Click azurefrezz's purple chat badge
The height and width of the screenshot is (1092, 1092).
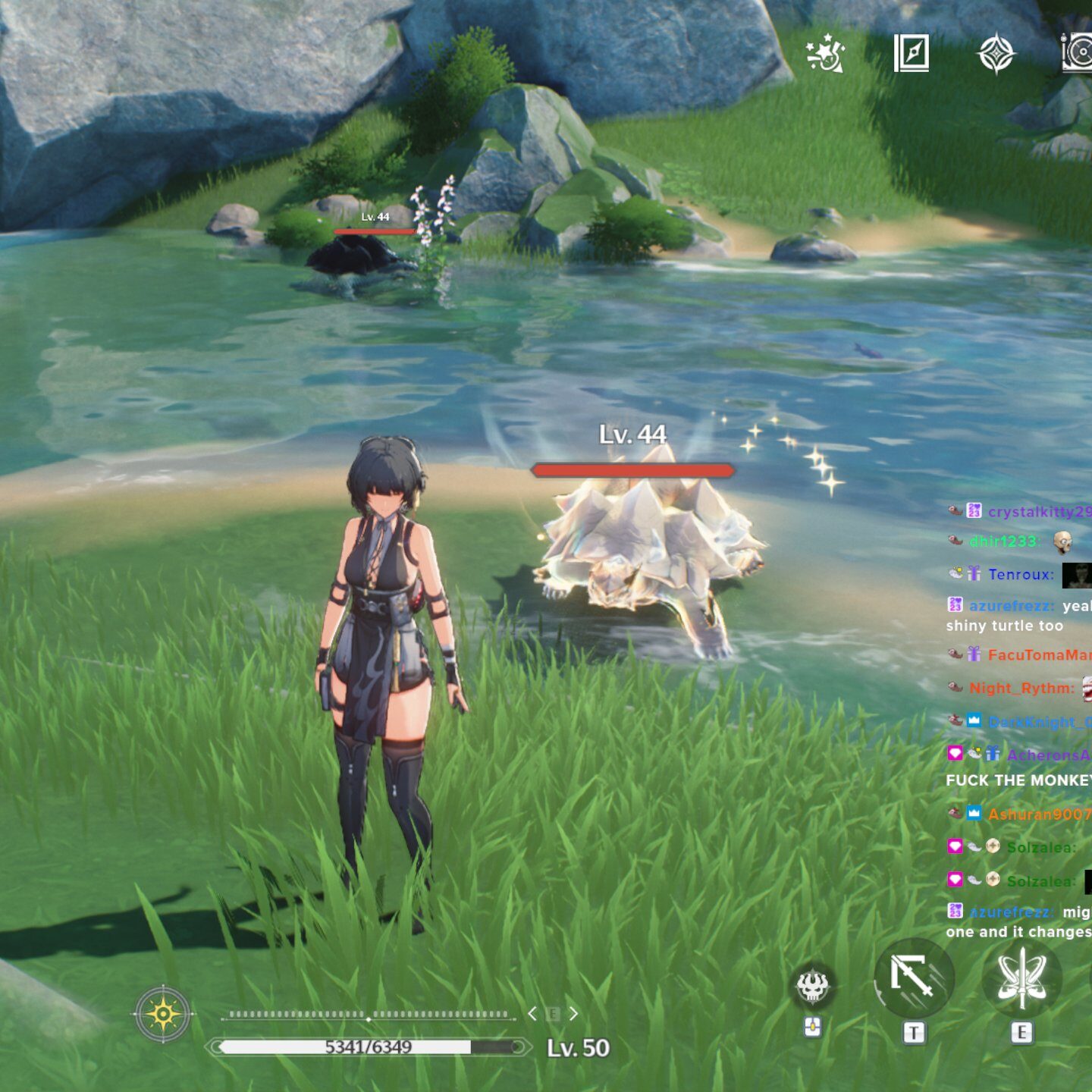(x=955, y=605)
